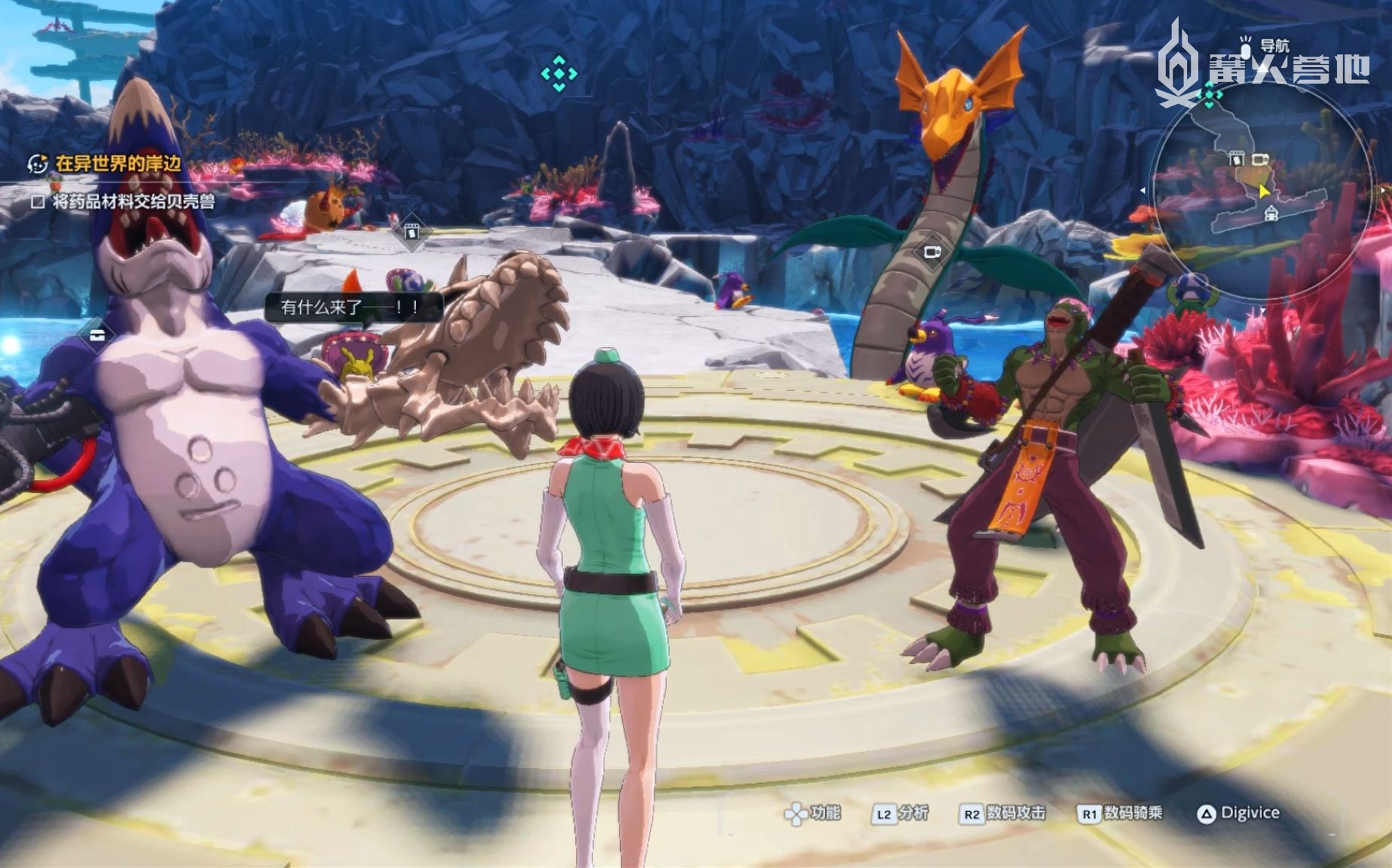Click the device waypoint on the serpent
The image size is (1392, 868).
point(932,252)
